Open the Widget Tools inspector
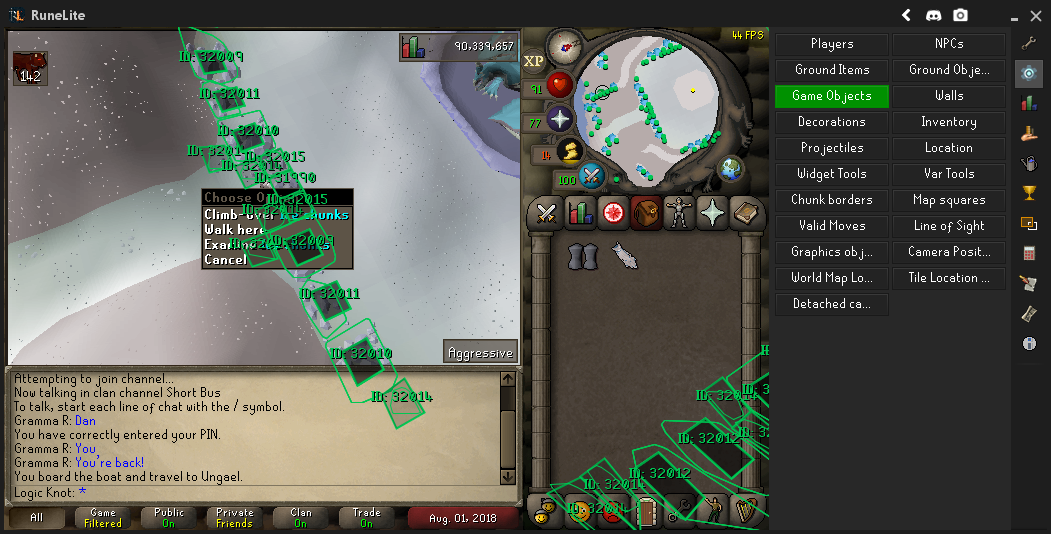This screenshot has width=1051, height=534. pos(831,174)
